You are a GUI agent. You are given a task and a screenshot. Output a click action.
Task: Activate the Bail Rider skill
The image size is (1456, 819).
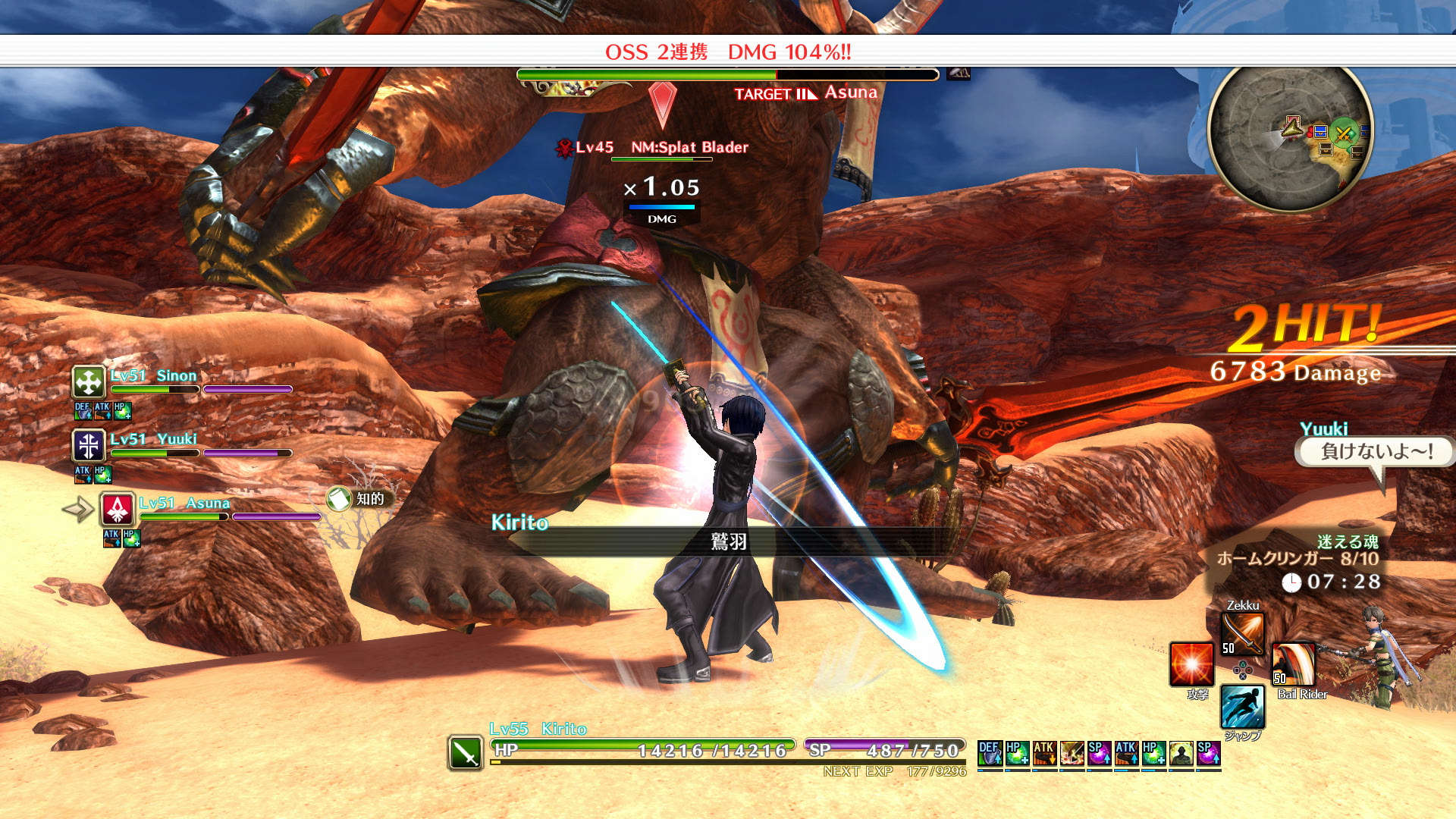[x=1293, y=664]
